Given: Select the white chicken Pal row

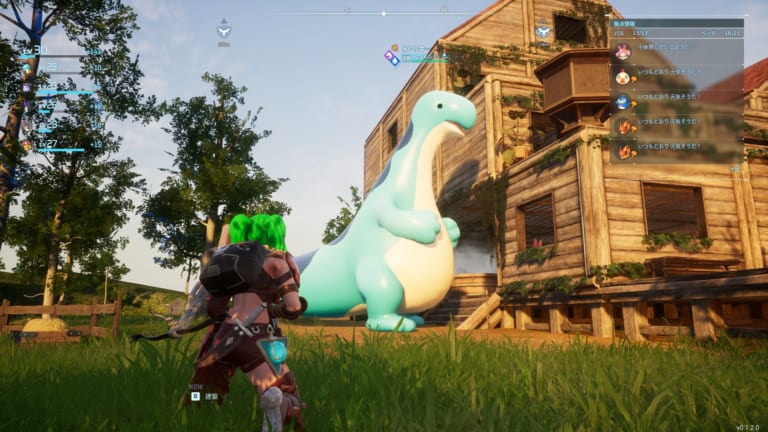Looking at the screenshot, I should [623, 77].
